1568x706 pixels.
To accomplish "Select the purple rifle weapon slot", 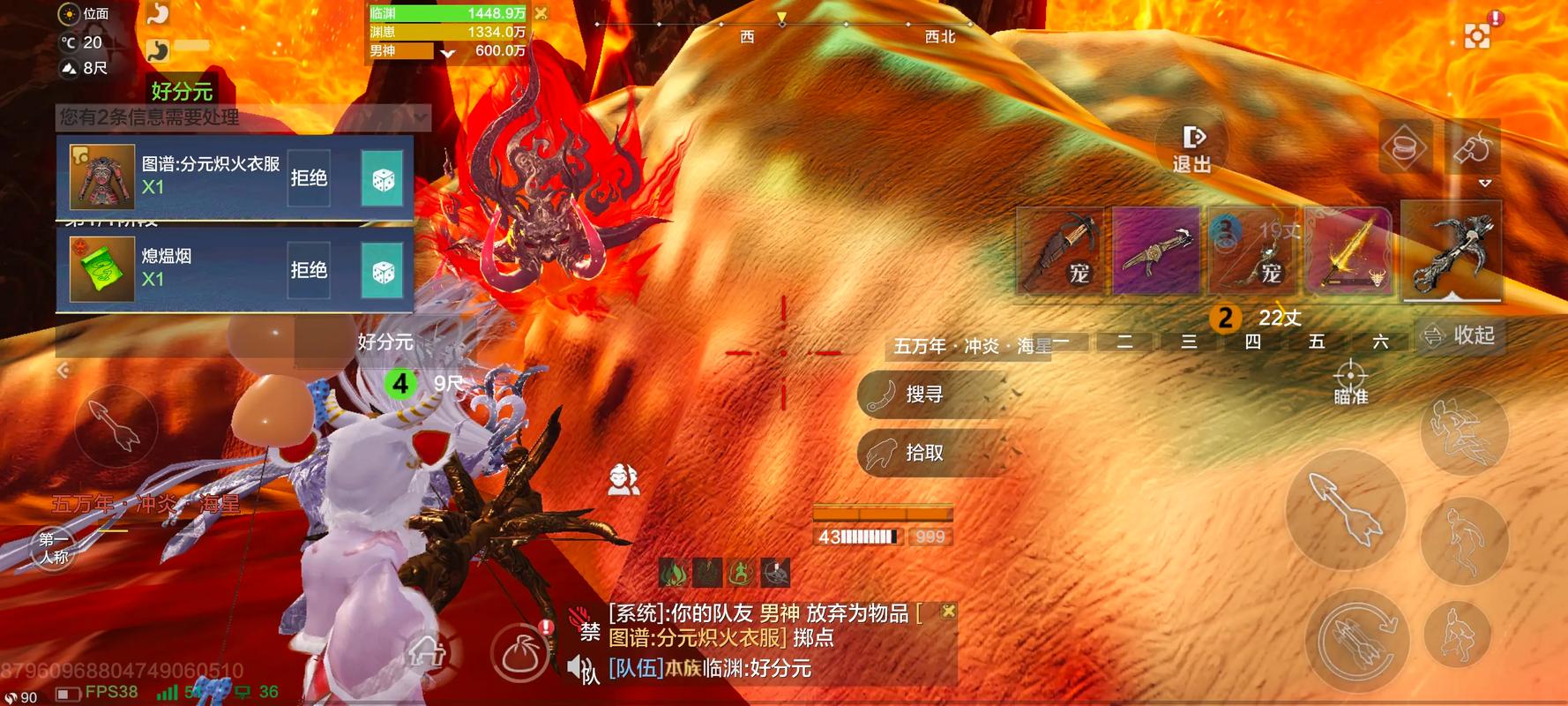I will click(x=1157, y=252).
